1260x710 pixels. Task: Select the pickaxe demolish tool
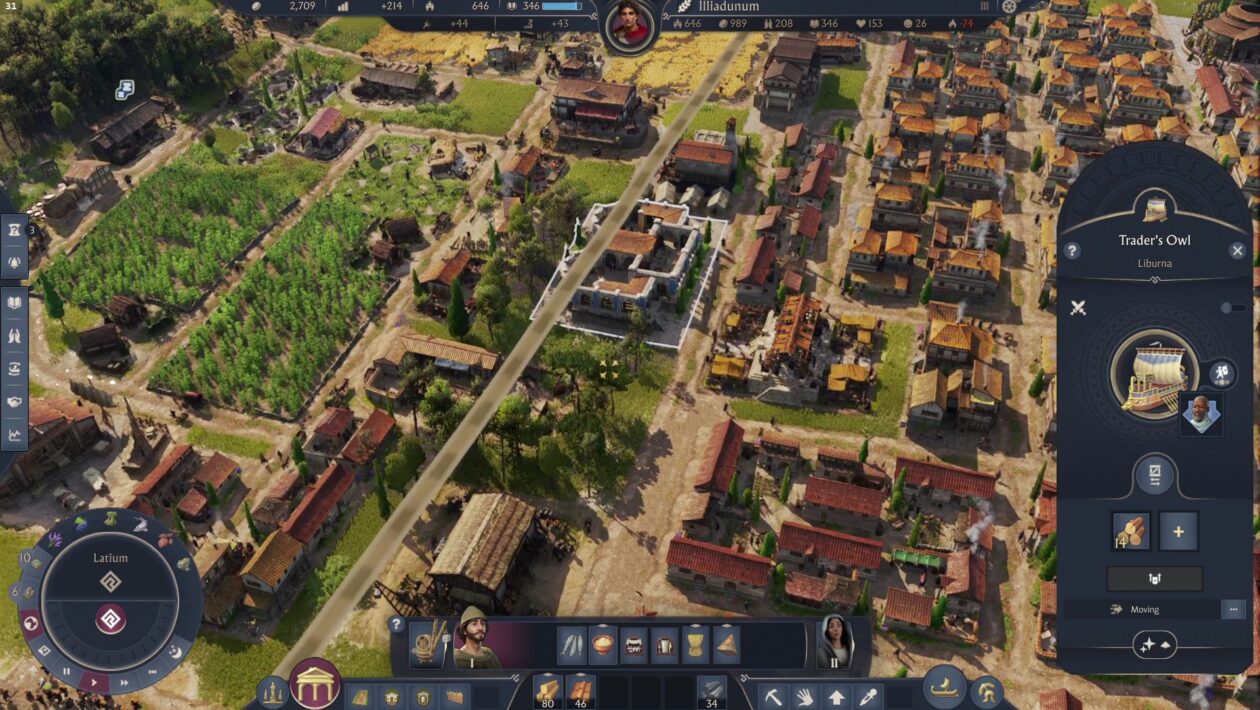tap(773, 696)
